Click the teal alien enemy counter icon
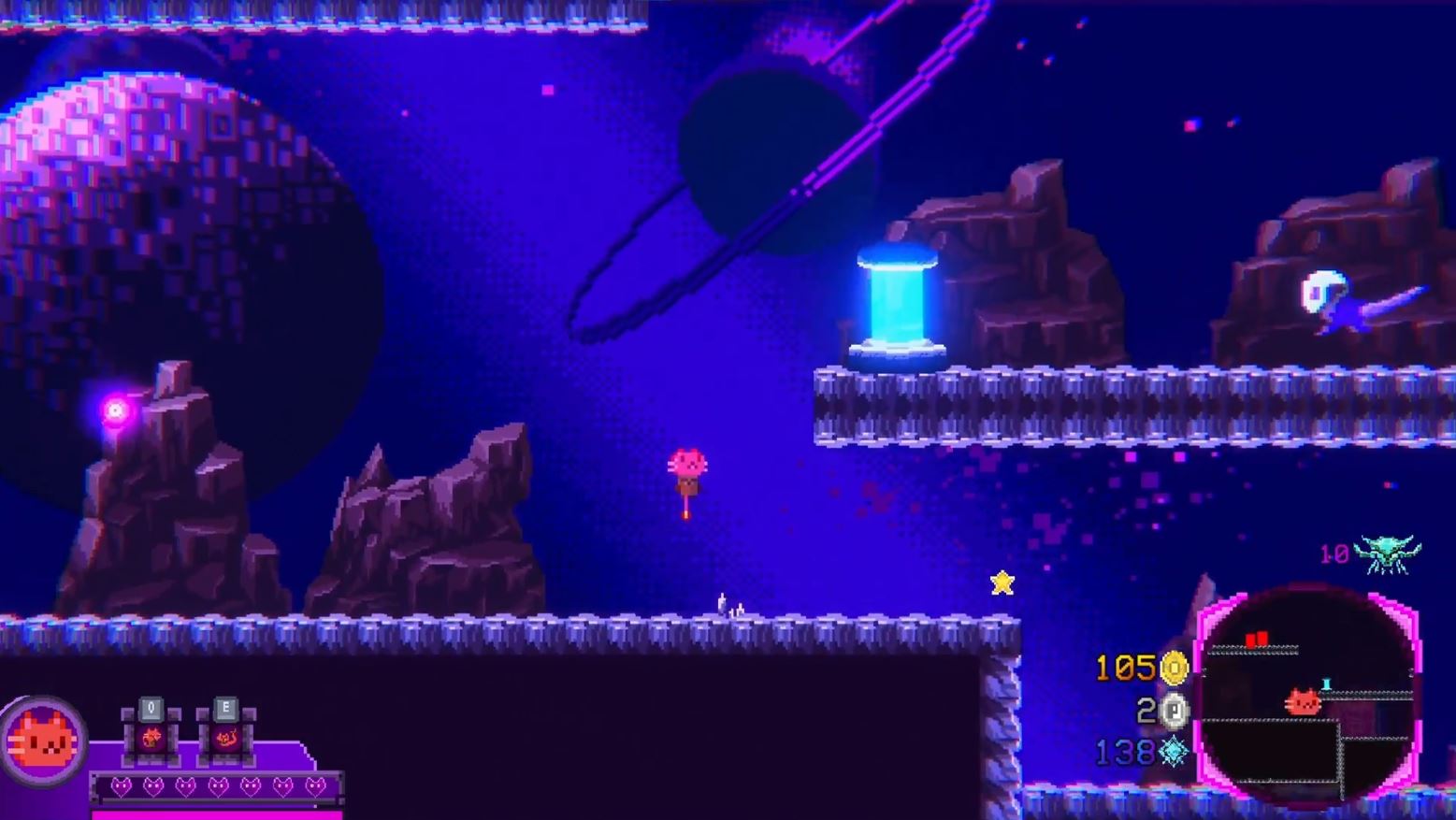The height and width of the screenshot is (820, 1456). click(x=1390, y=553)
